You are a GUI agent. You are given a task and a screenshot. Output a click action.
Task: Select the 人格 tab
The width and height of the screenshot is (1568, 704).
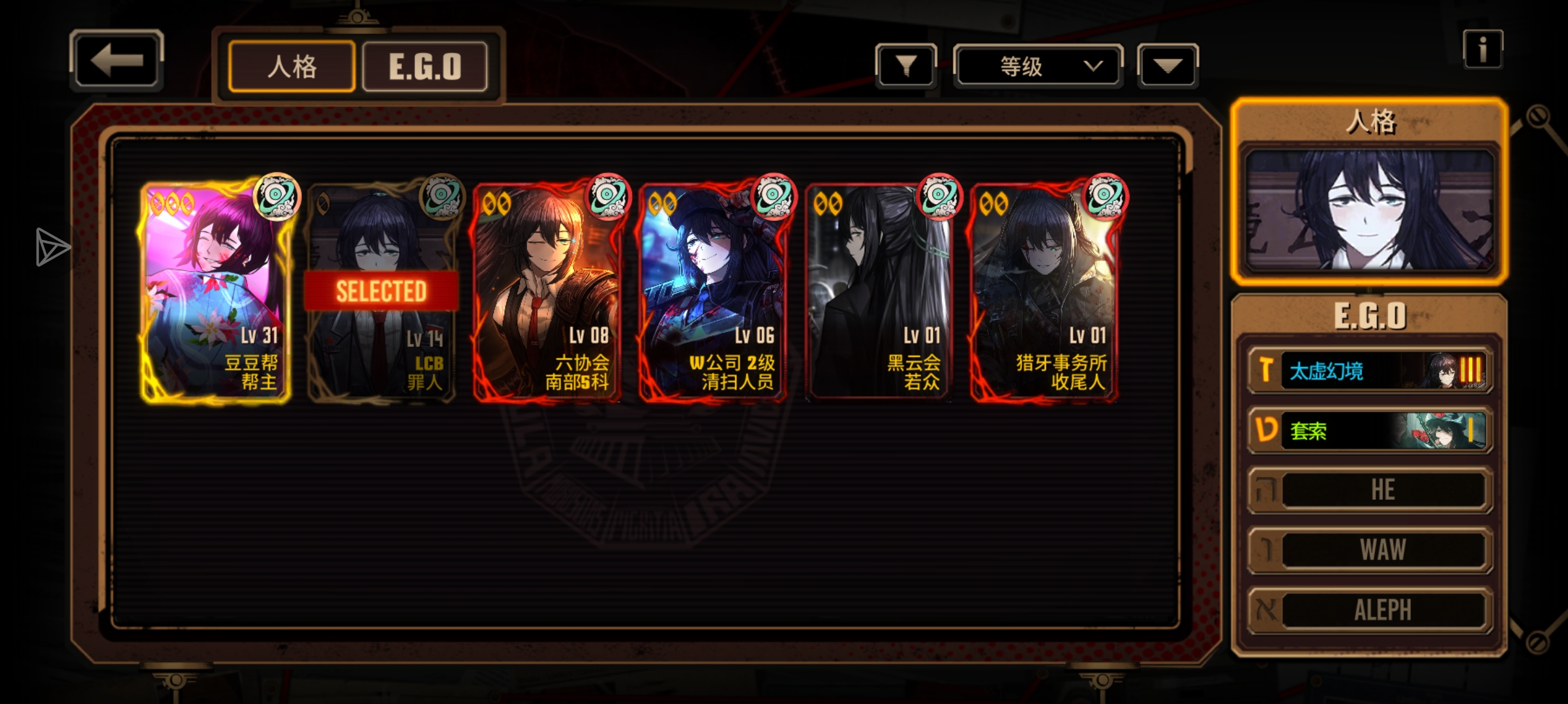[292, 66]
